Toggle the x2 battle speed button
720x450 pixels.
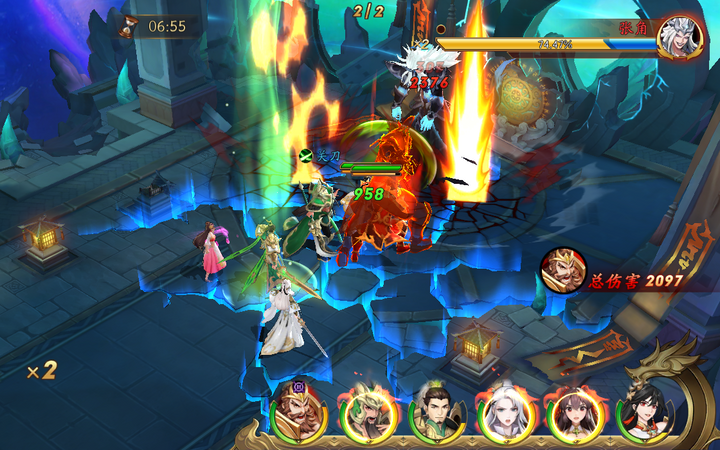point(41,370)
